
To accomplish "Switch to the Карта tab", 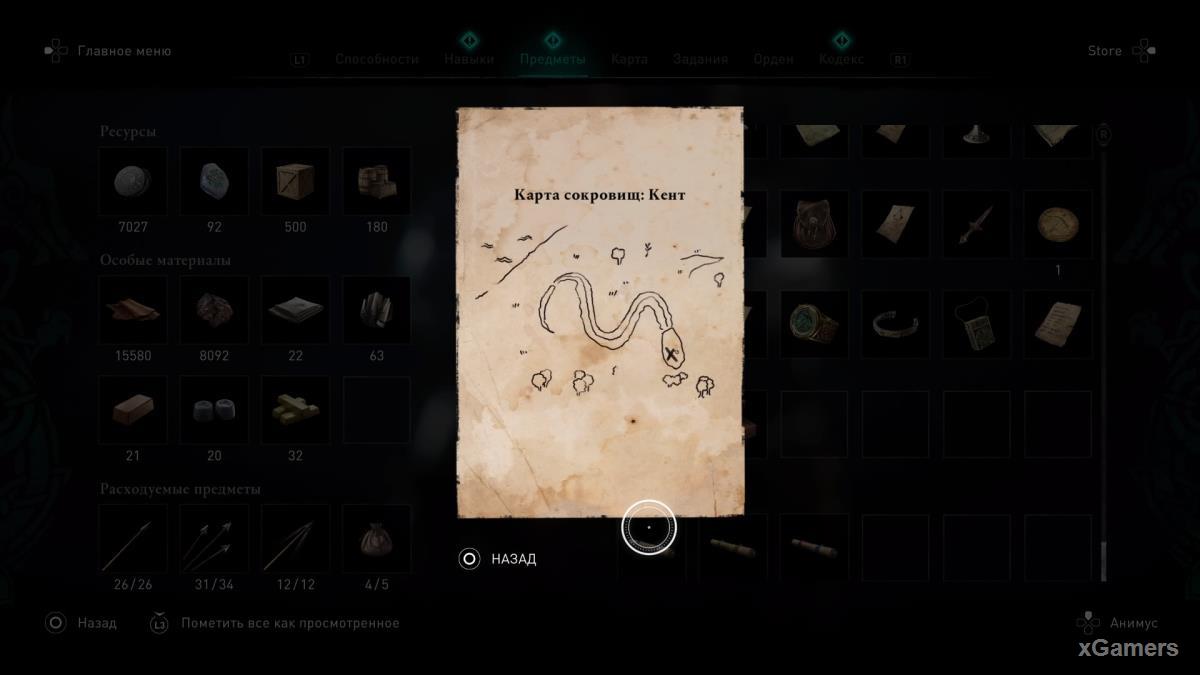I will (x=629, y=59).
